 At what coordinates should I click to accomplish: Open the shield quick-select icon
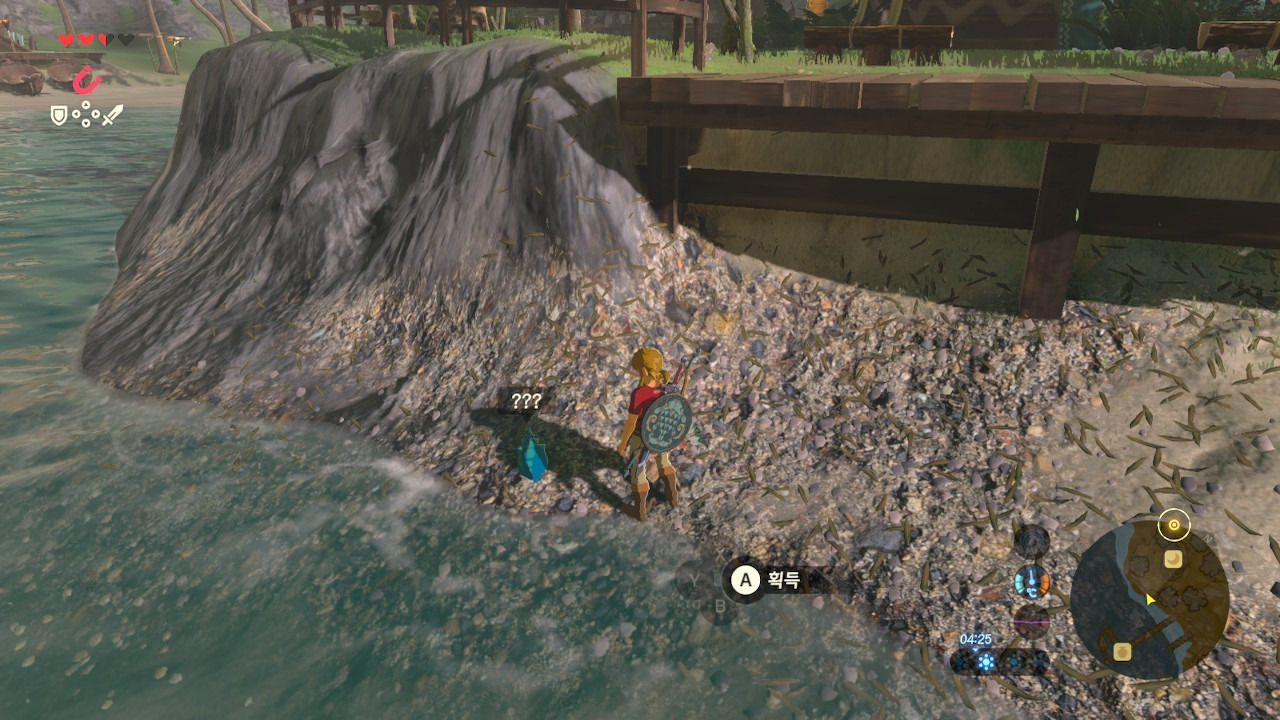click(x=59, y=116)
